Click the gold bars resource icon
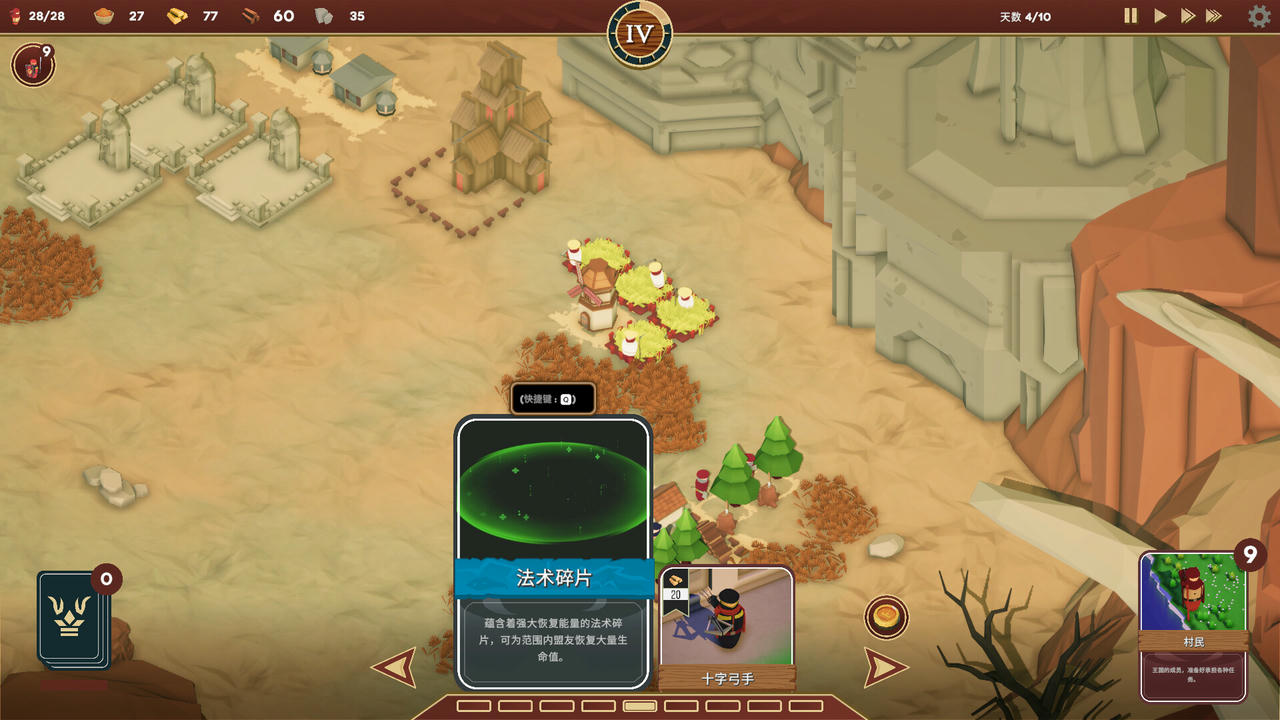 (x=175, y=16)
